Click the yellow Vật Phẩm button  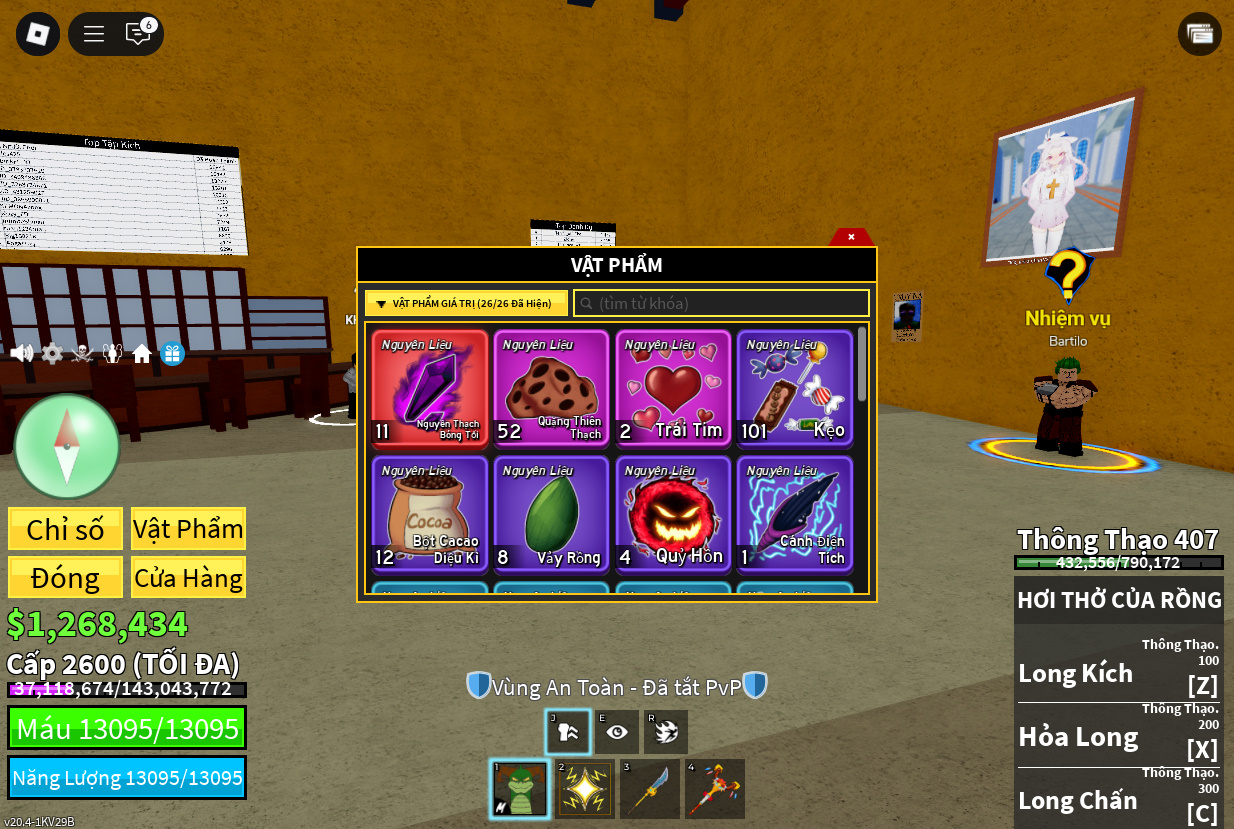click(x=188, y=529)
